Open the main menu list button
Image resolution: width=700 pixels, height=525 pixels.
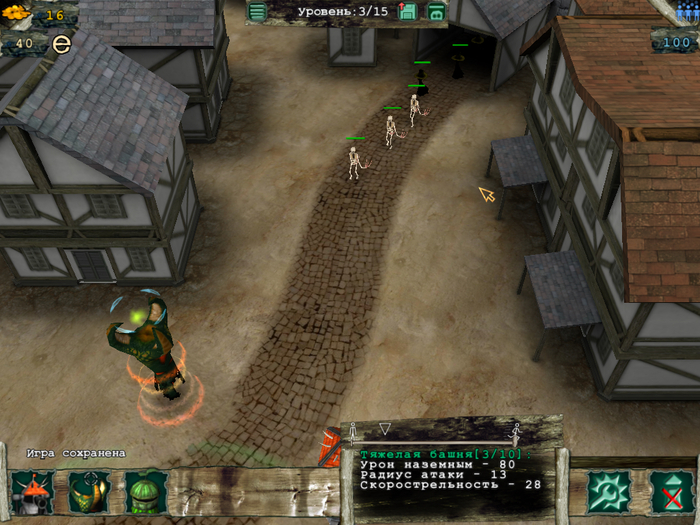[x=258, y=12]
